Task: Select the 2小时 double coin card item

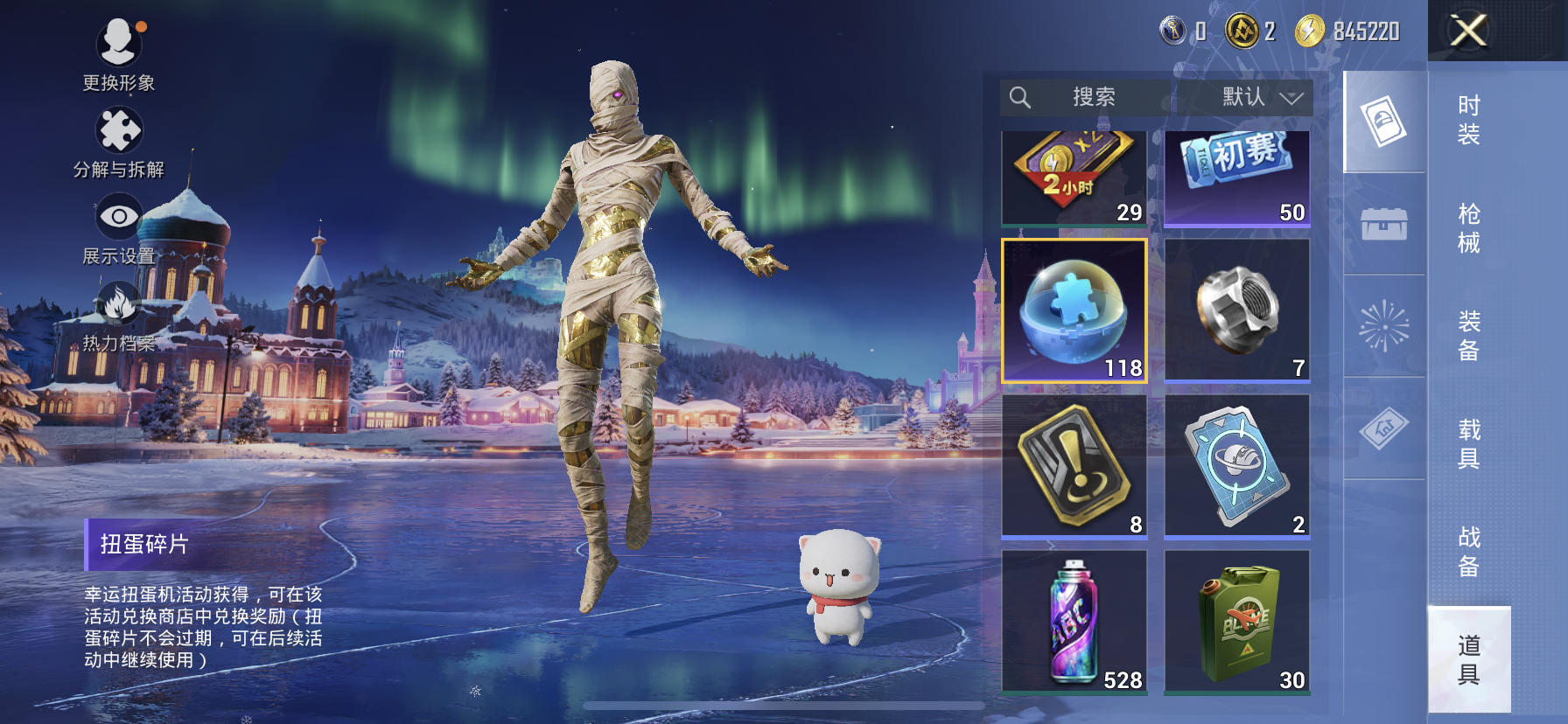Action: tap(1074, 178)
